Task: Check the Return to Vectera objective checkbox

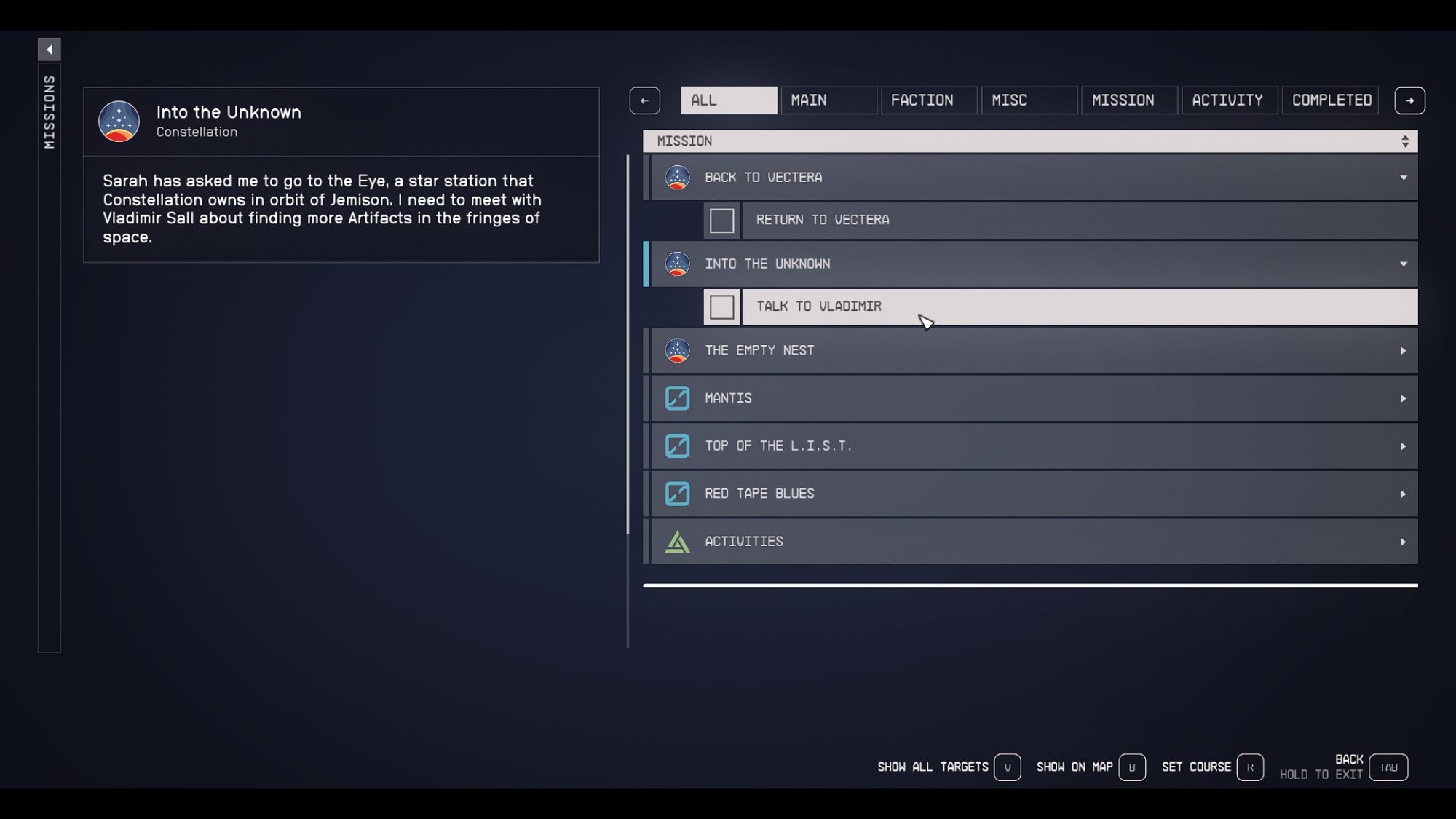Action: [x=721, y=221]
